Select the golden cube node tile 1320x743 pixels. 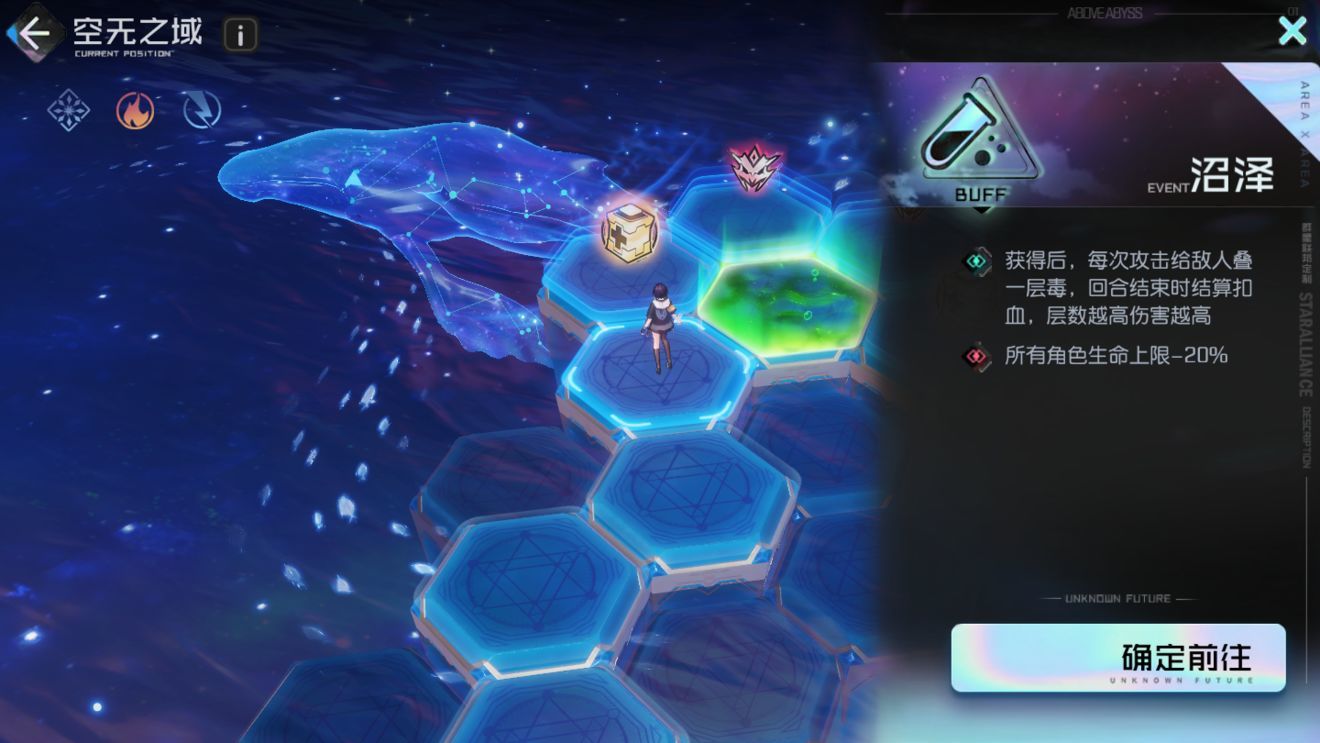pyautogui.click(x=627, y=231)
